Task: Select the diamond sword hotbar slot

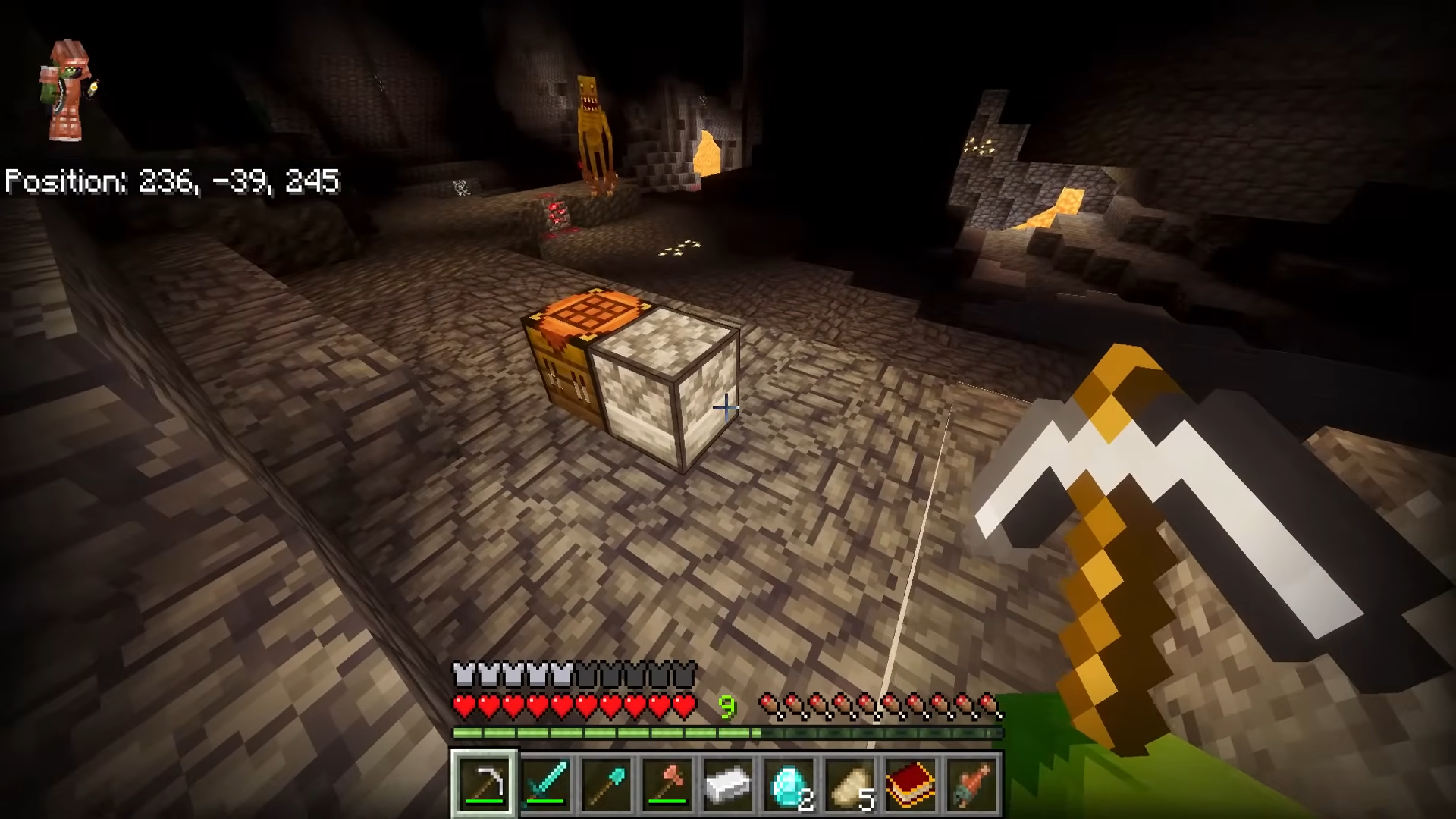Action: [546, 784]
